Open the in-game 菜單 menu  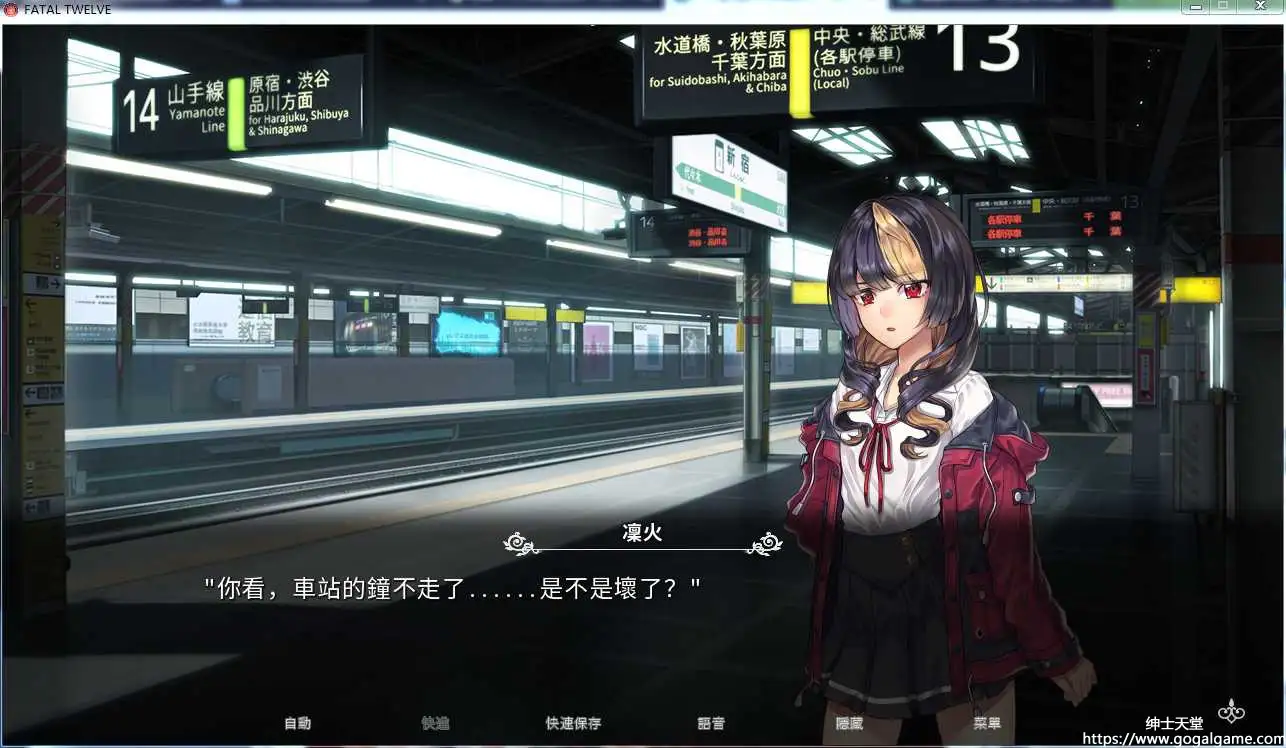tap(990, 723)
